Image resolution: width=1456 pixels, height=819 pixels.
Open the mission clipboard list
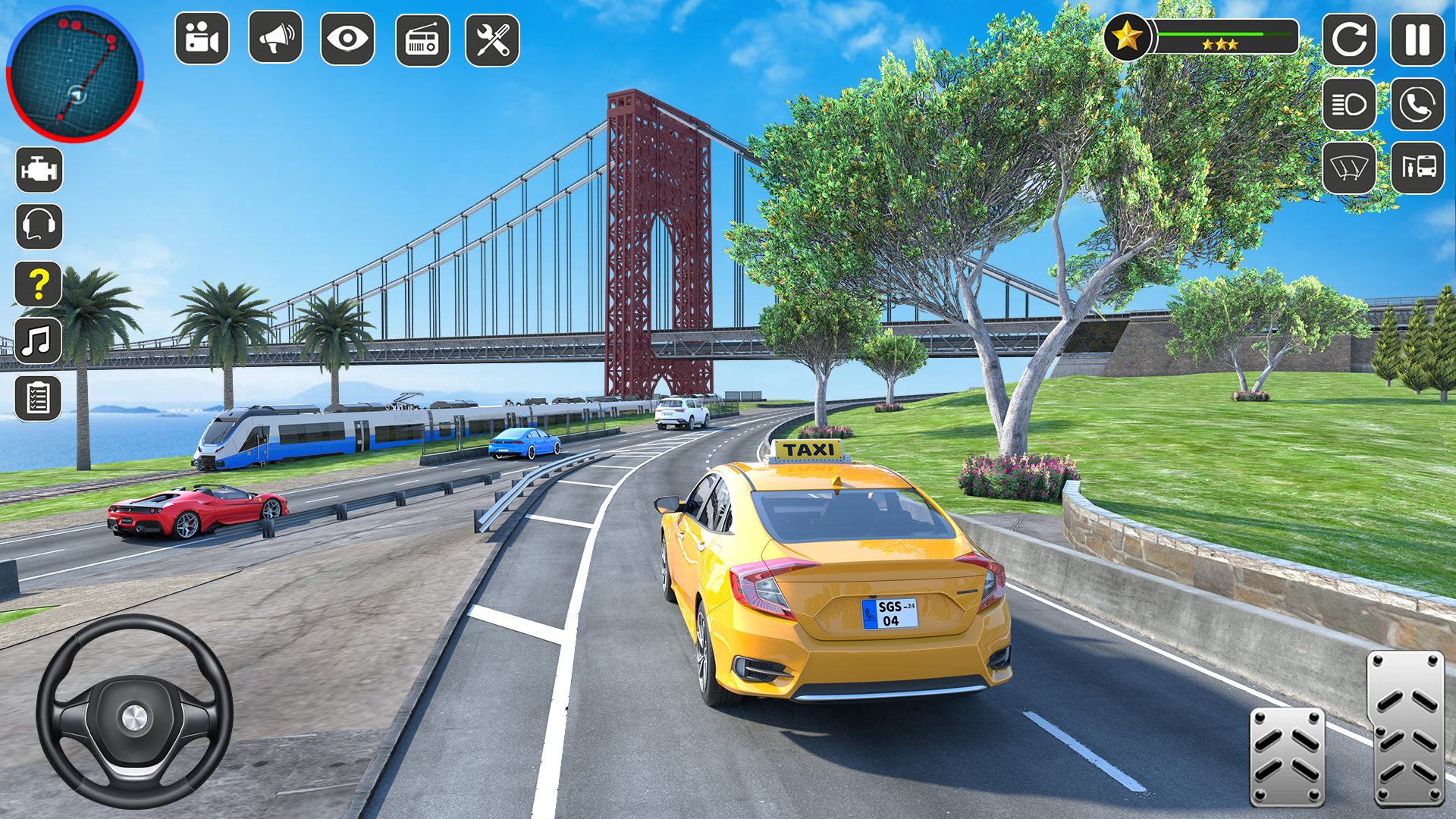point(39,396)
